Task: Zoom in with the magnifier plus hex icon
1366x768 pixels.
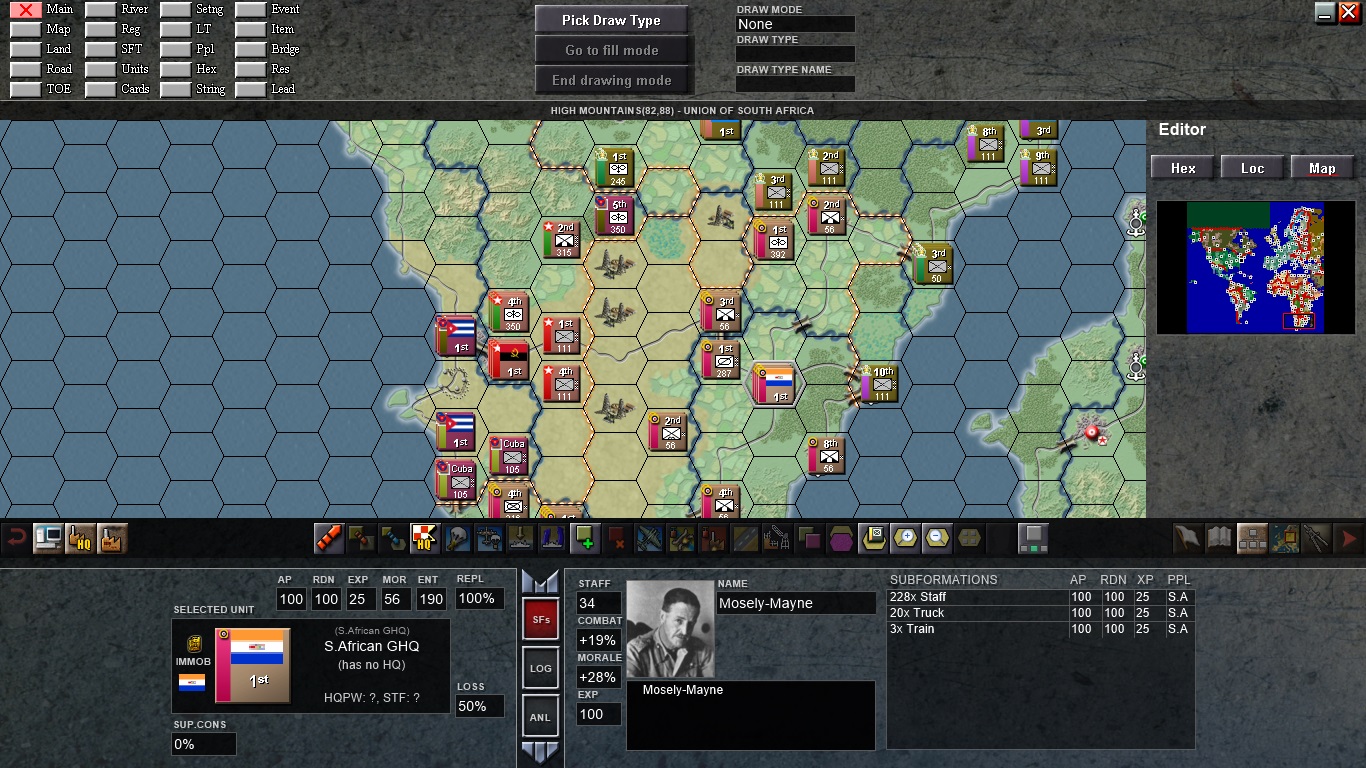Action: point(907,537)
